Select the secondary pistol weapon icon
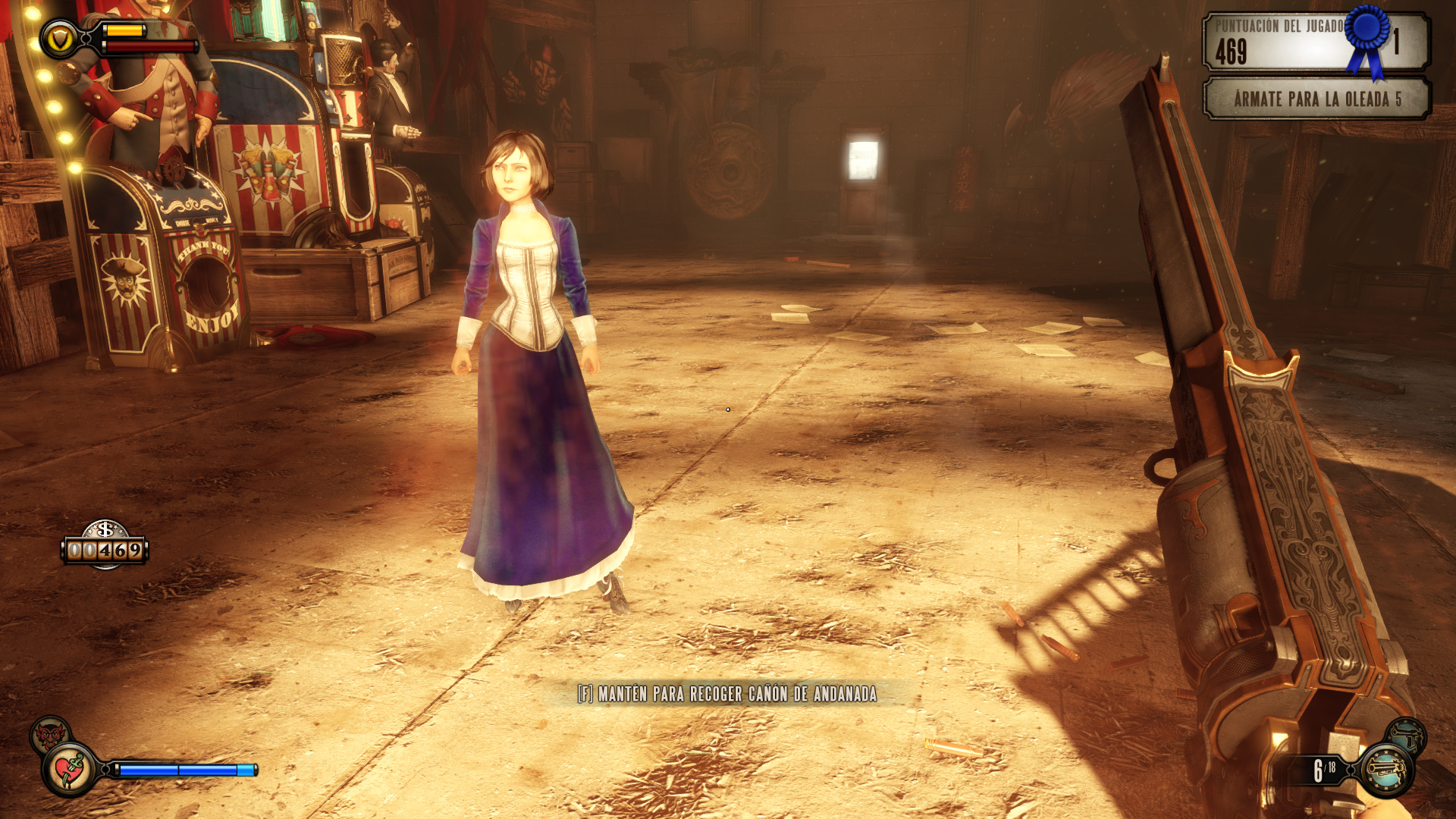 click(1407, 736)
